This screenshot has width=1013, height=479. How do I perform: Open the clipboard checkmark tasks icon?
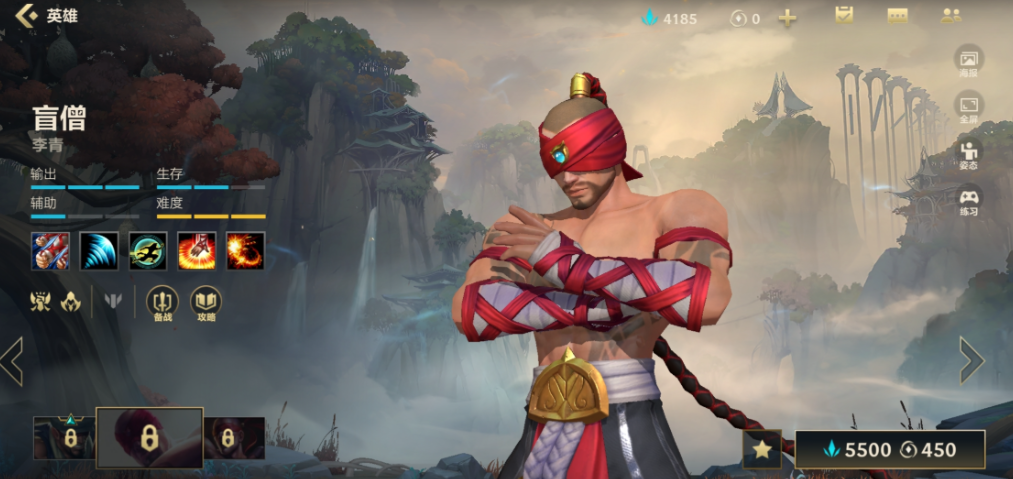[x=844, y=16]
